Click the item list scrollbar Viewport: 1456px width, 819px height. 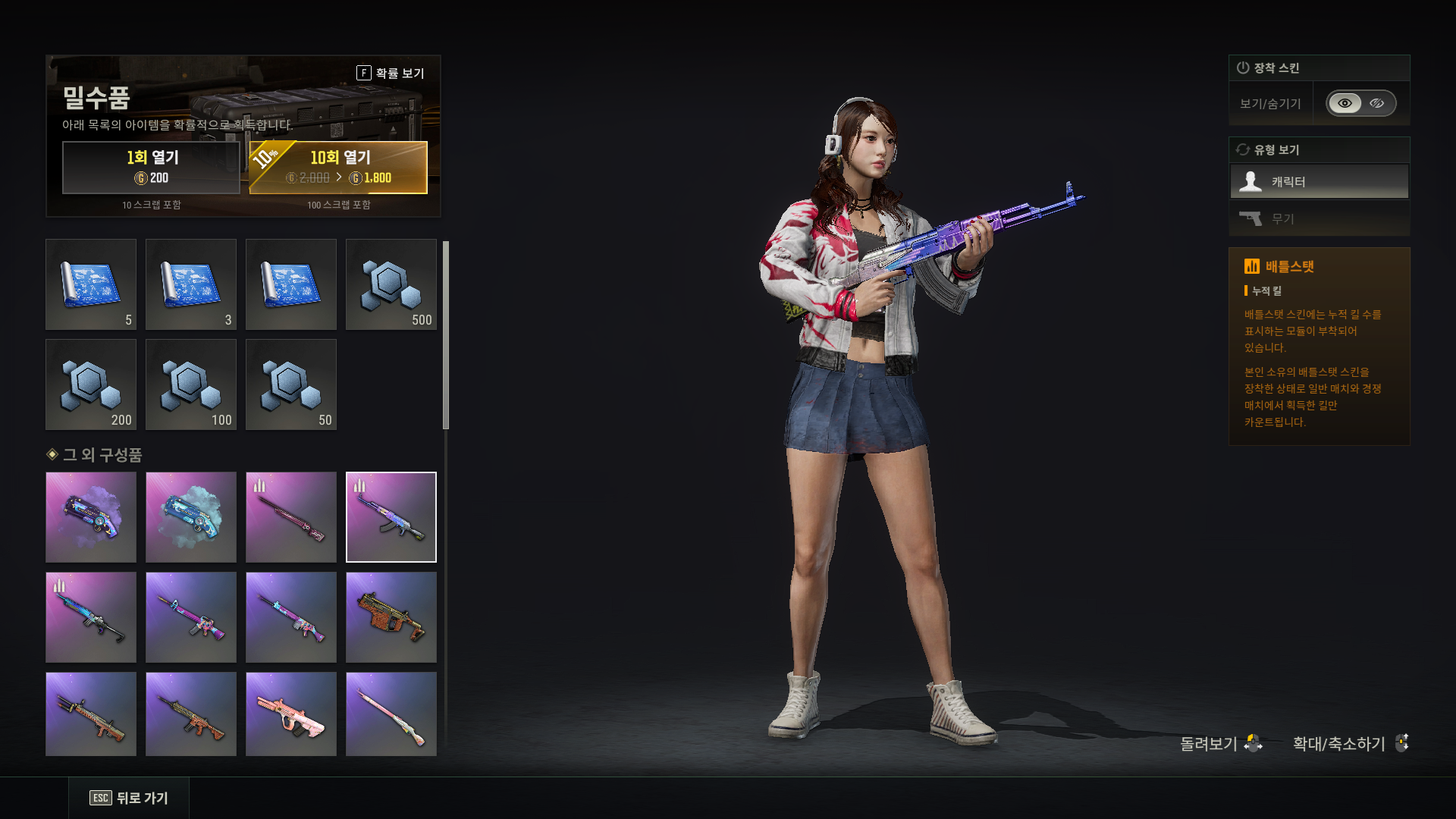(446, 335)
